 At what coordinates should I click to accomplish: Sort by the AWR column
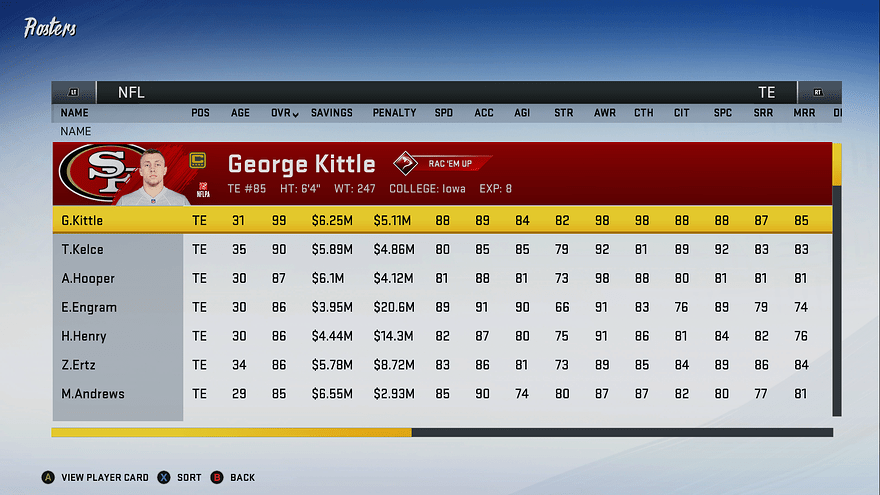tap(604, 113)
